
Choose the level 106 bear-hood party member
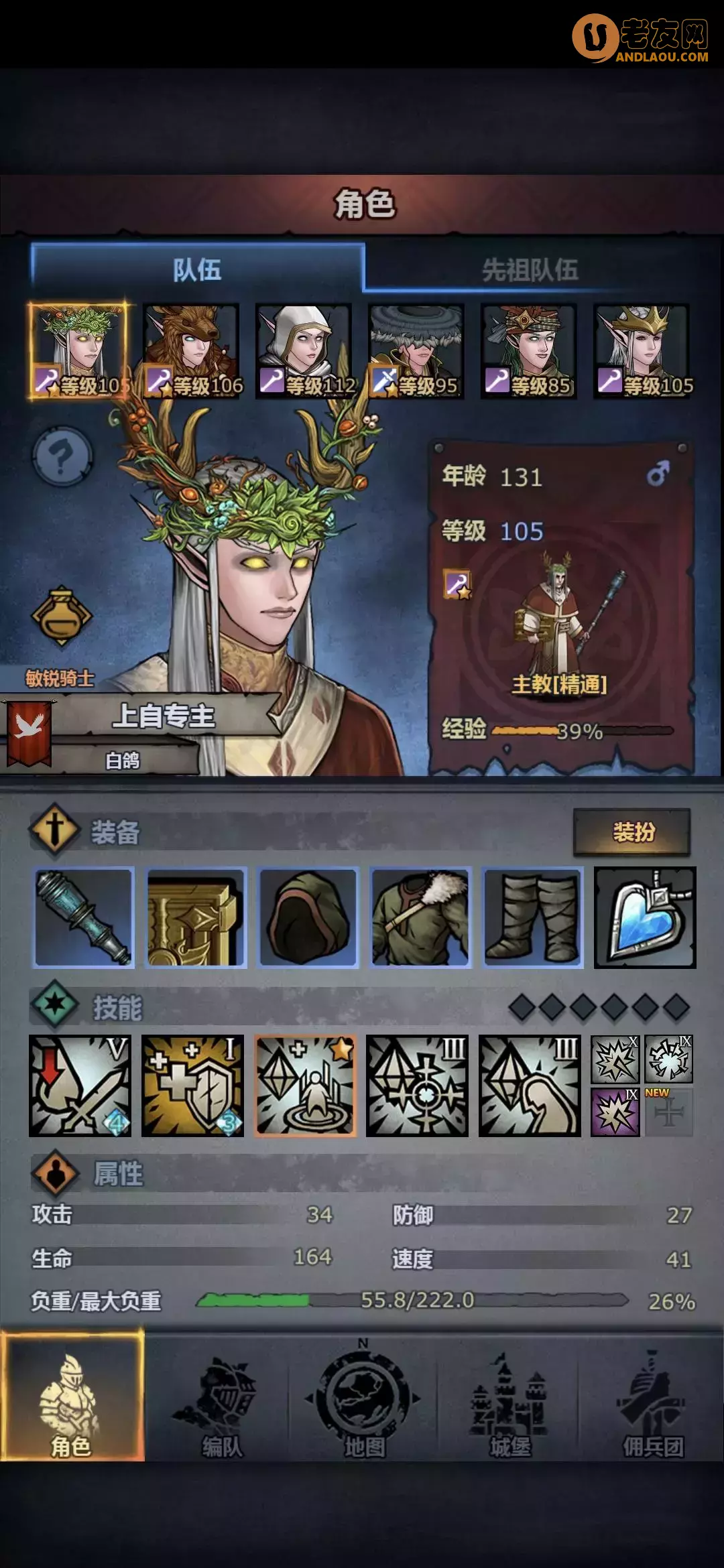pyautogui.click(x=191, y=350)
